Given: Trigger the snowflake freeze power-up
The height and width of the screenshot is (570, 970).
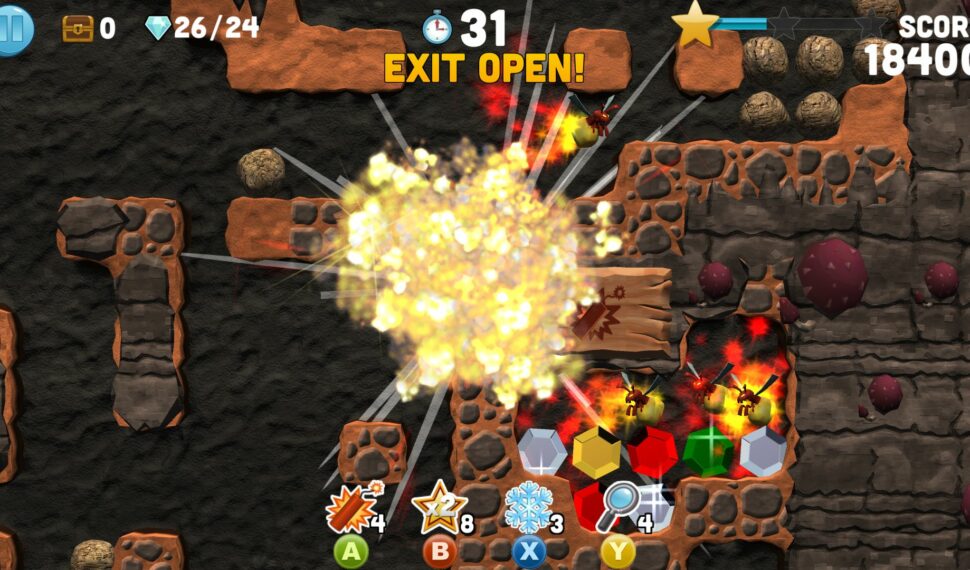Looking at the screenshot, I should click(x=527, y=507).
